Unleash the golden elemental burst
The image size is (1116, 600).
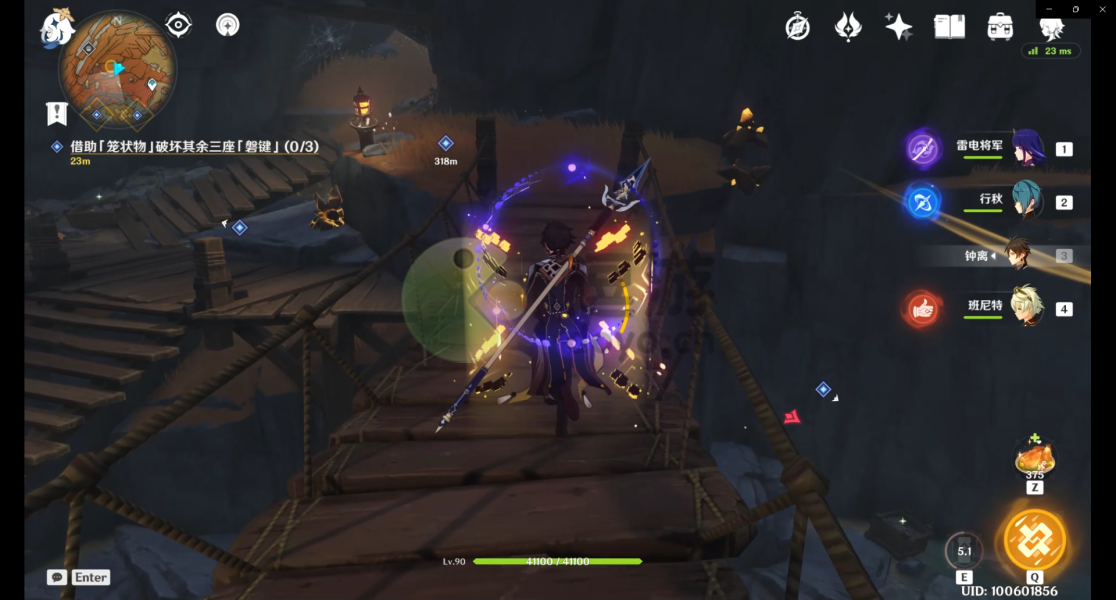tap(1034, 540)
